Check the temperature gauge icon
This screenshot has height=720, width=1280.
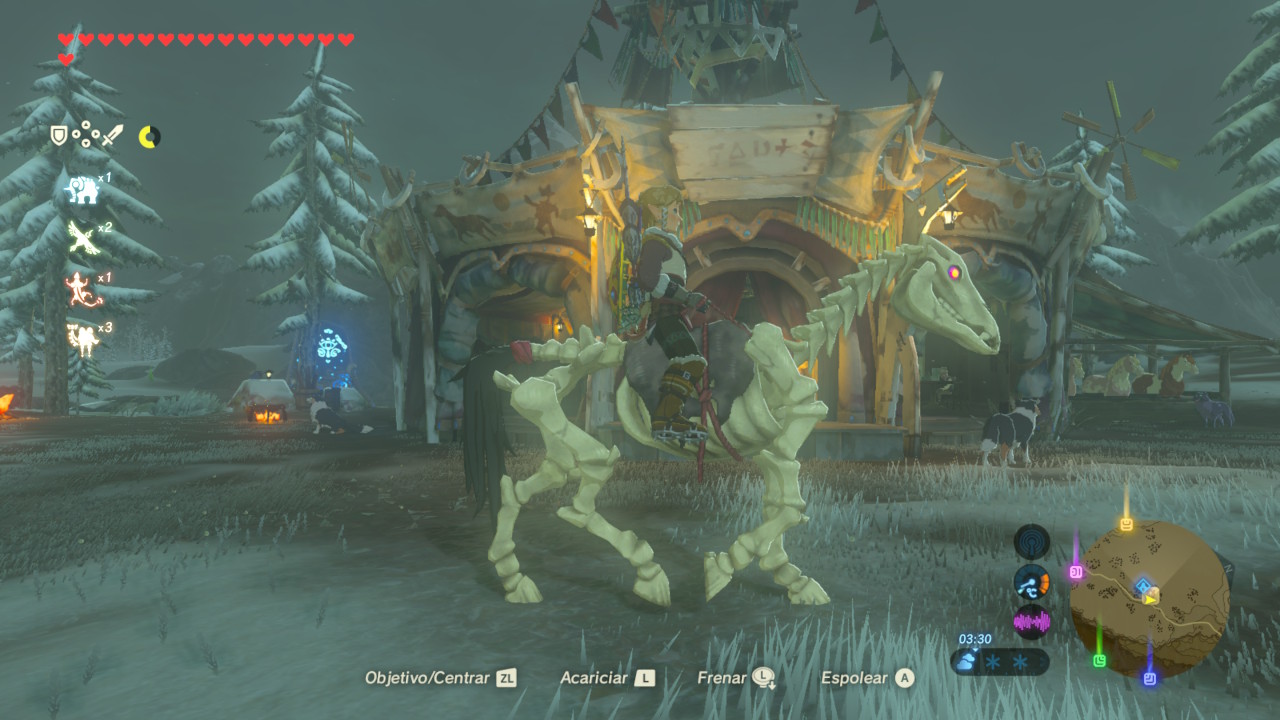1031,582
